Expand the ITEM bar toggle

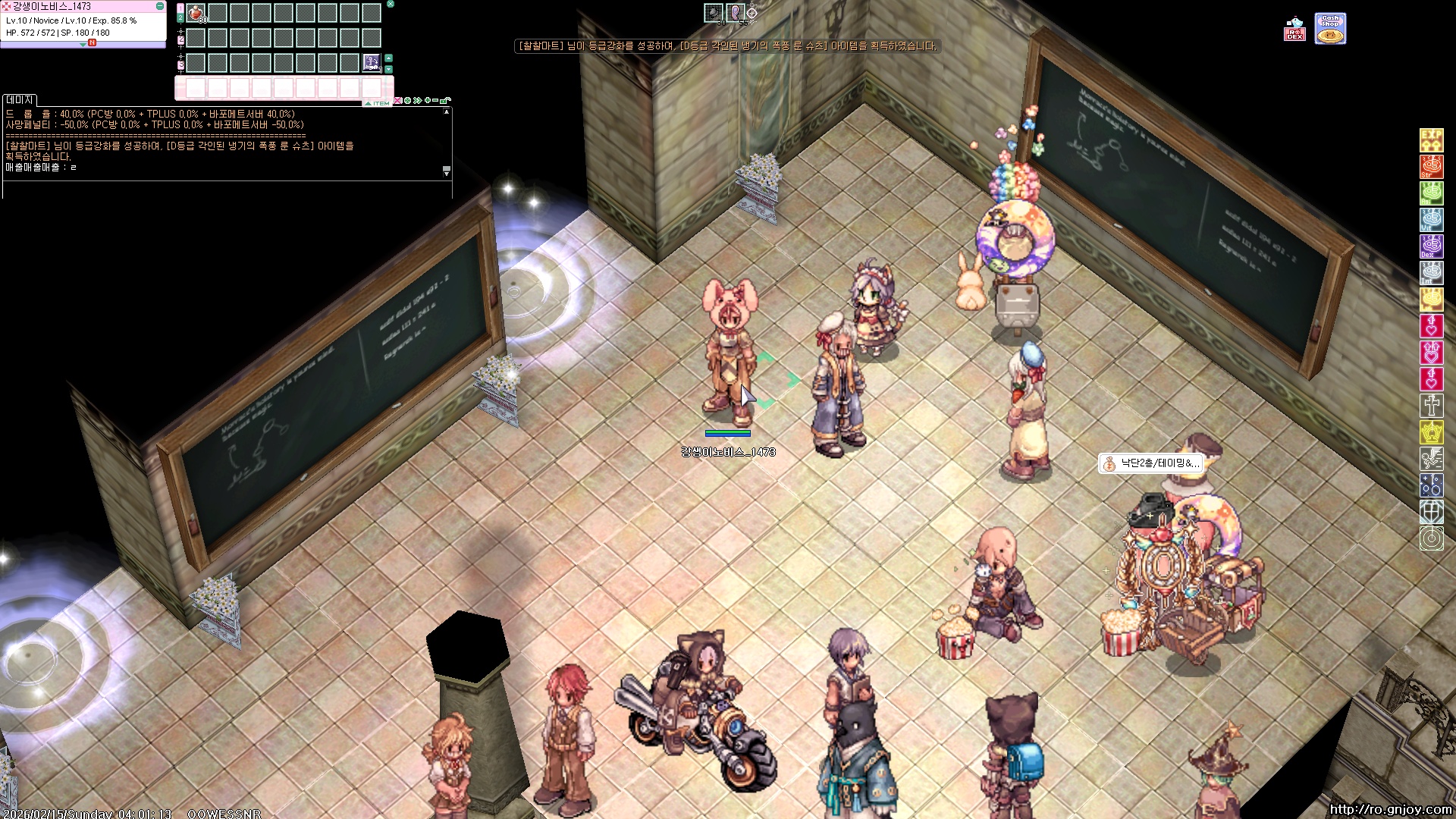coord(377,103)
